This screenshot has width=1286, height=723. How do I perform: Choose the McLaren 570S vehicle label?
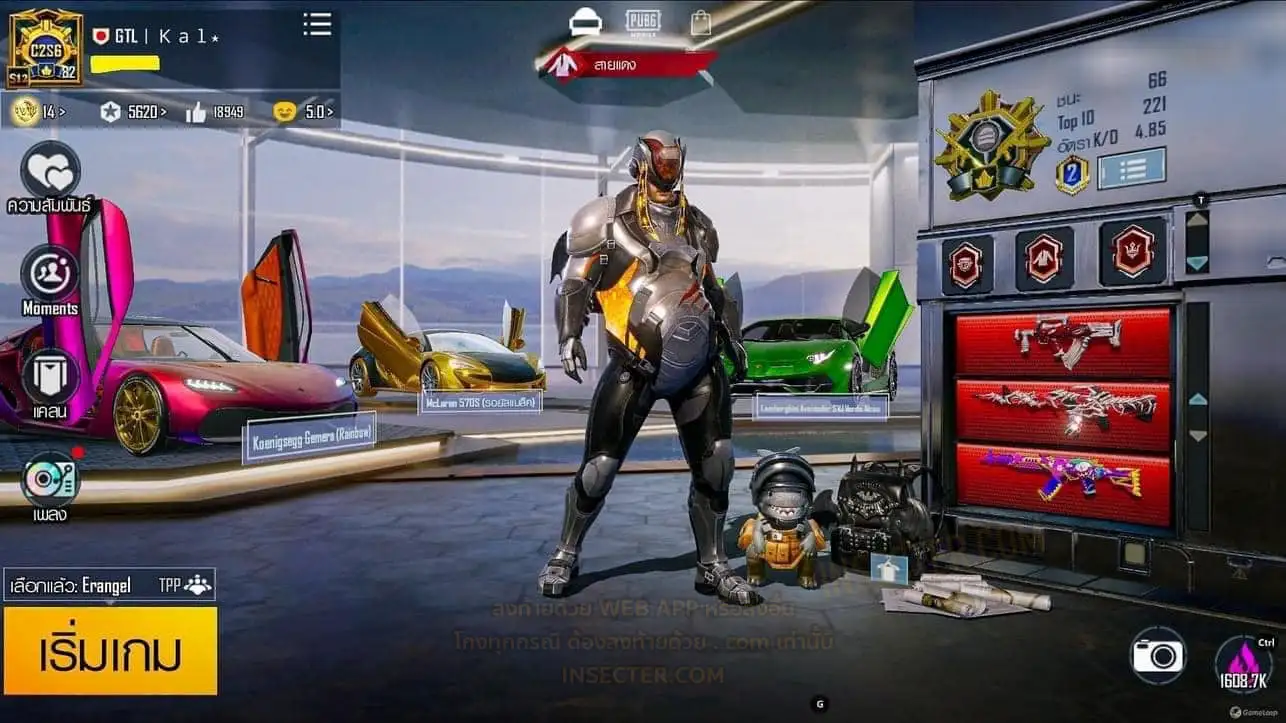[x=480, y=402]
